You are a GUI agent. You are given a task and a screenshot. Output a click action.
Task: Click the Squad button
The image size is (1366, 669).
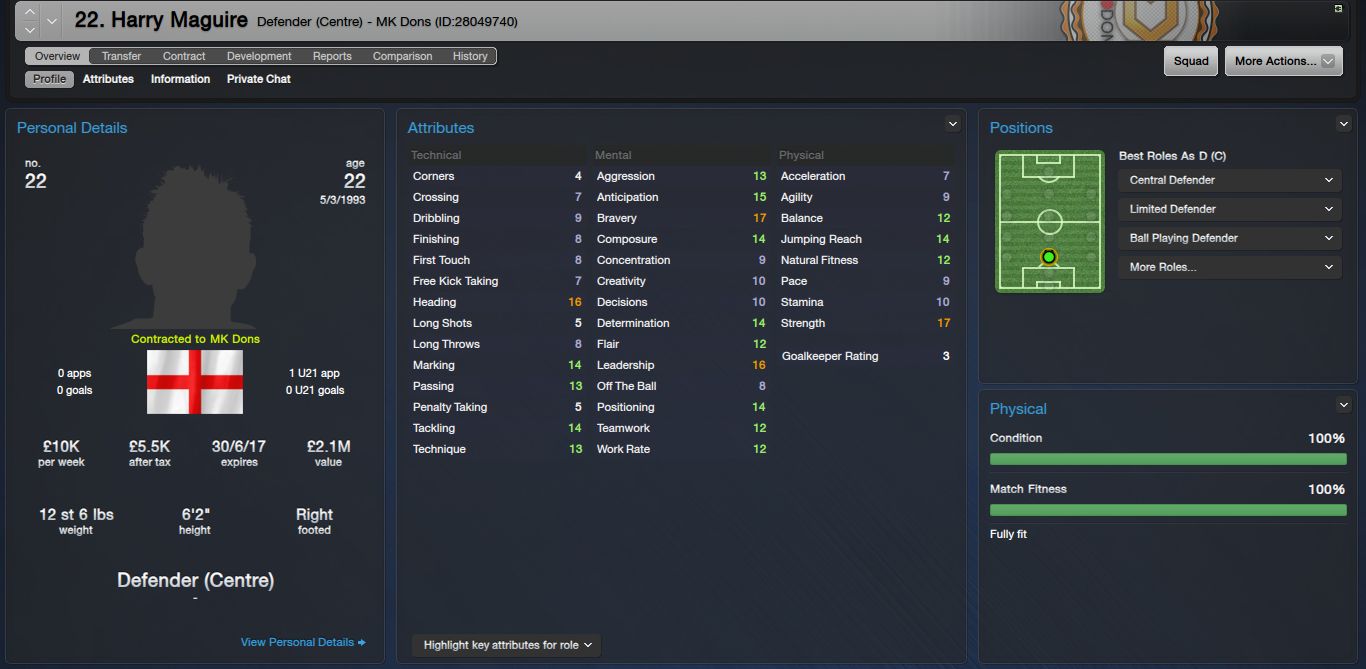coord(1191,61)
